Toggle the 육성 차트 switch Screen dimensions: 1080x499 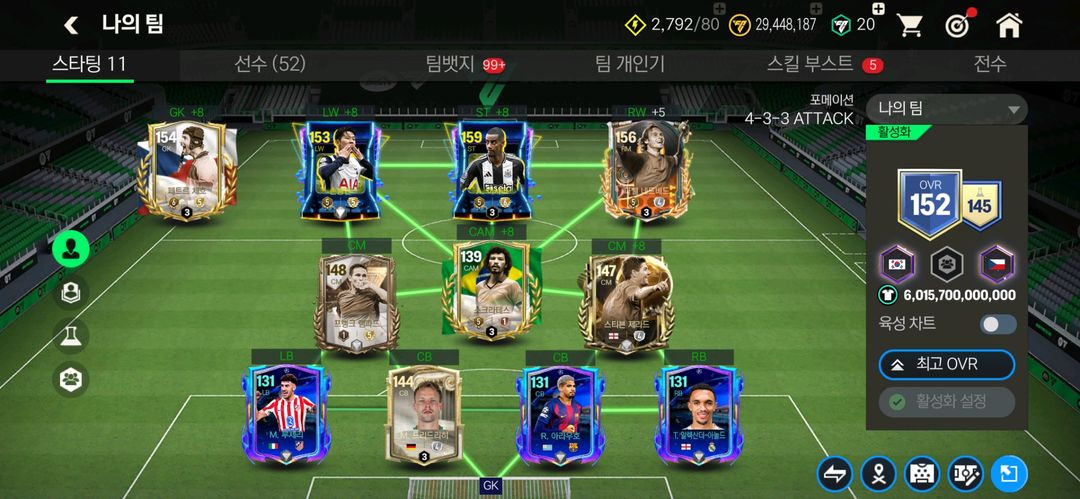click(997, 324)
